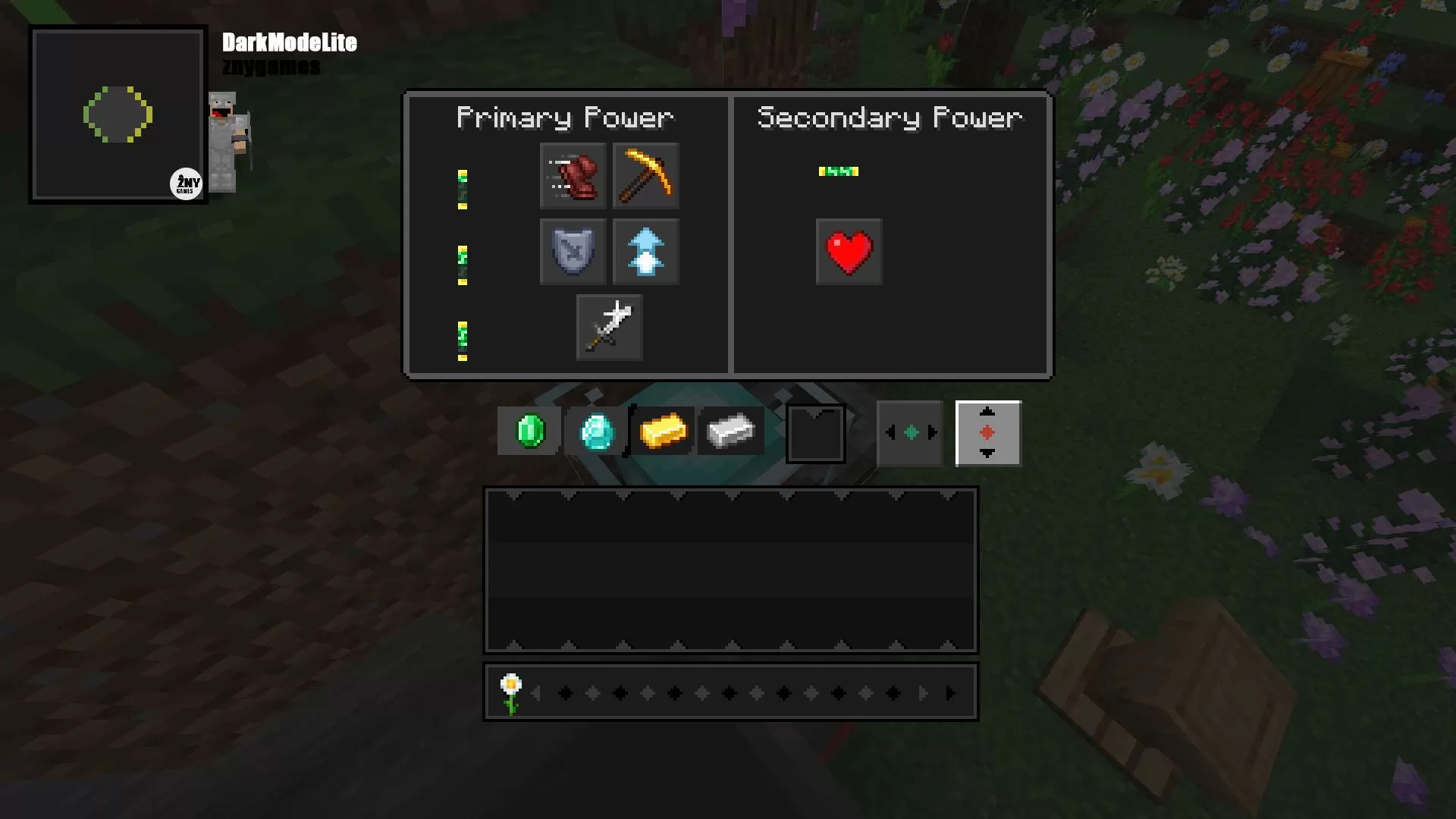1456x819 pixels.
Task: Select the Strength sword power
Action: tap(608, 327)
